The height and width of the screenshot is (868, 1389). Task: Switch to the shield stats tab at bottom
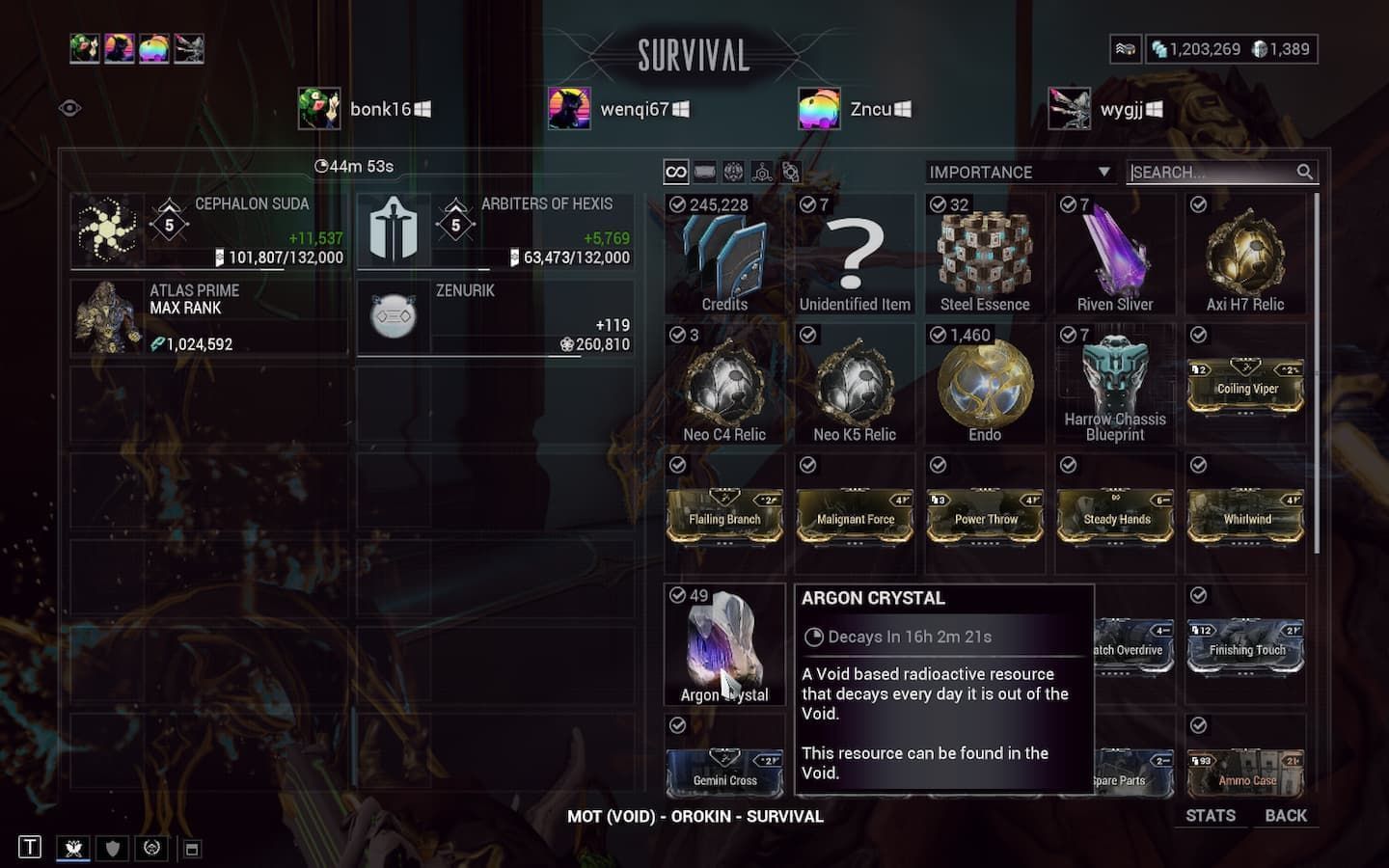pyautogui.click(x=111, y=849)
